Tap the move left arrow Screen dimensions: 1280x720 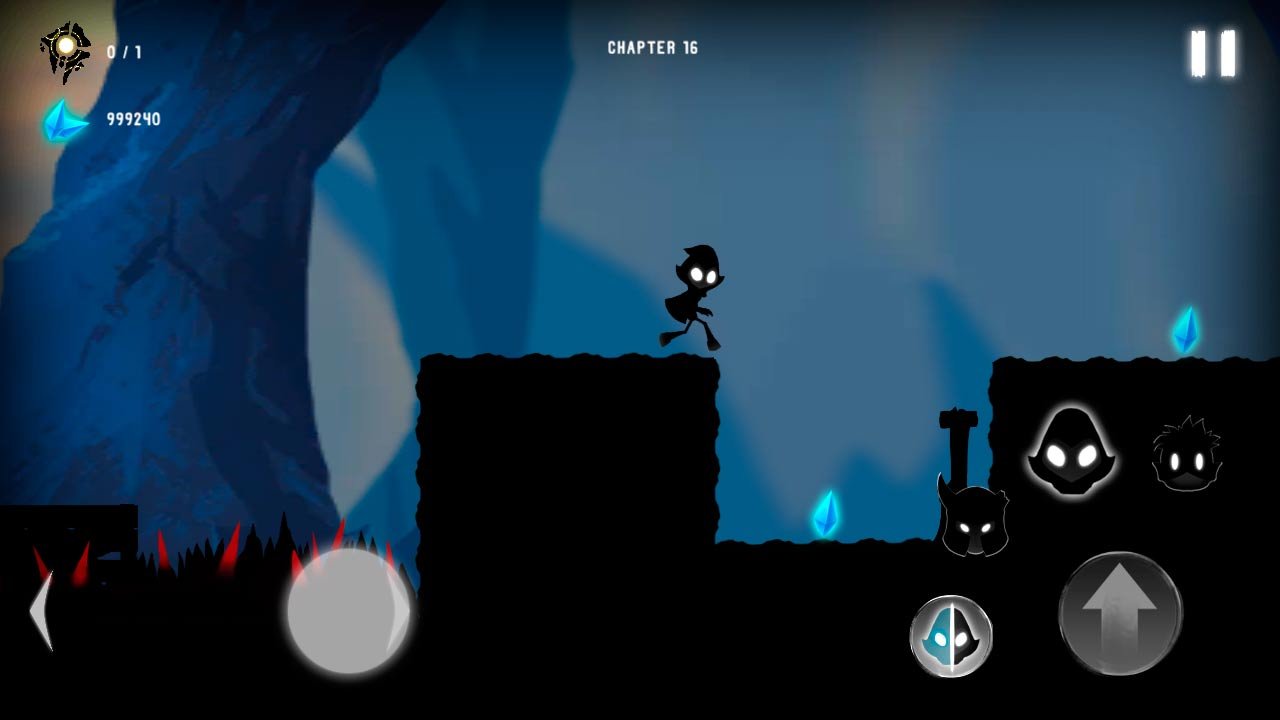click(x=42, y=612)
